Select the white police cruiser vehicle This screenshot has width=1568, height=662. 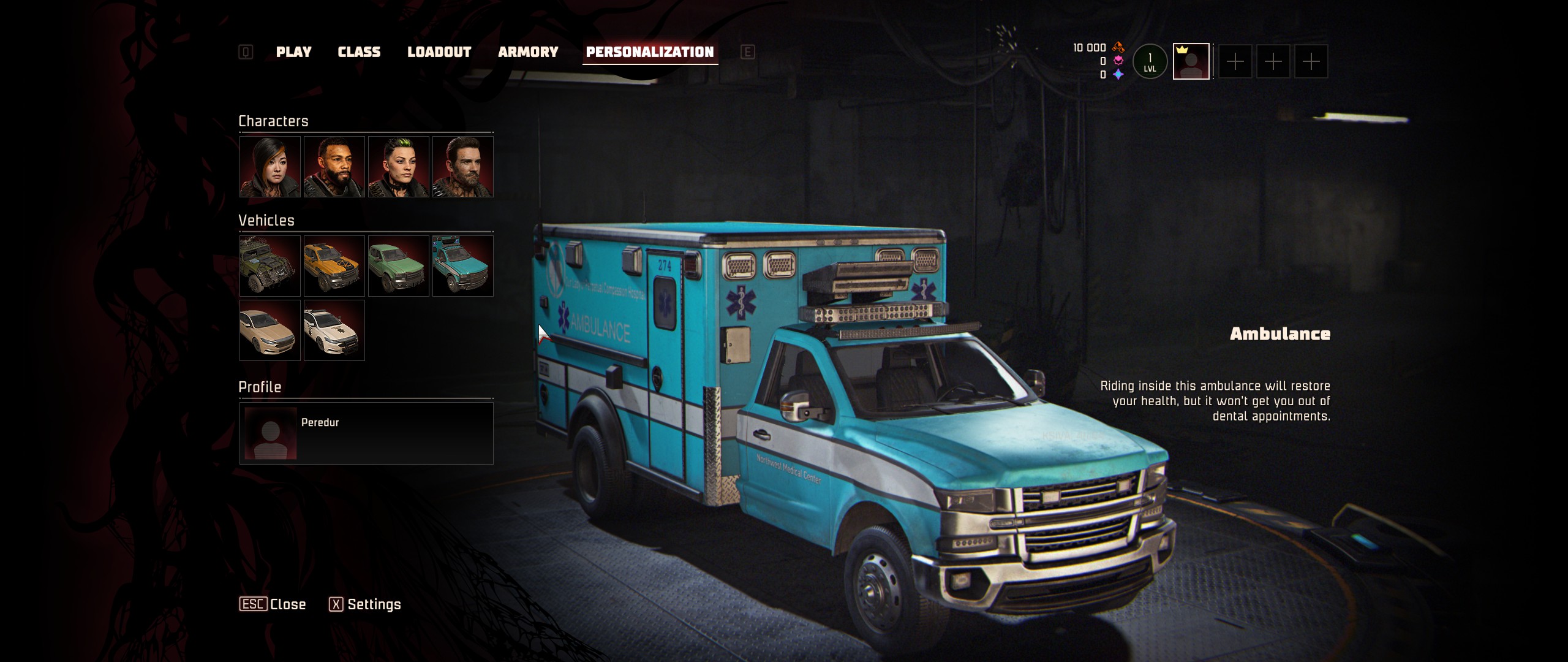point(334,330)
